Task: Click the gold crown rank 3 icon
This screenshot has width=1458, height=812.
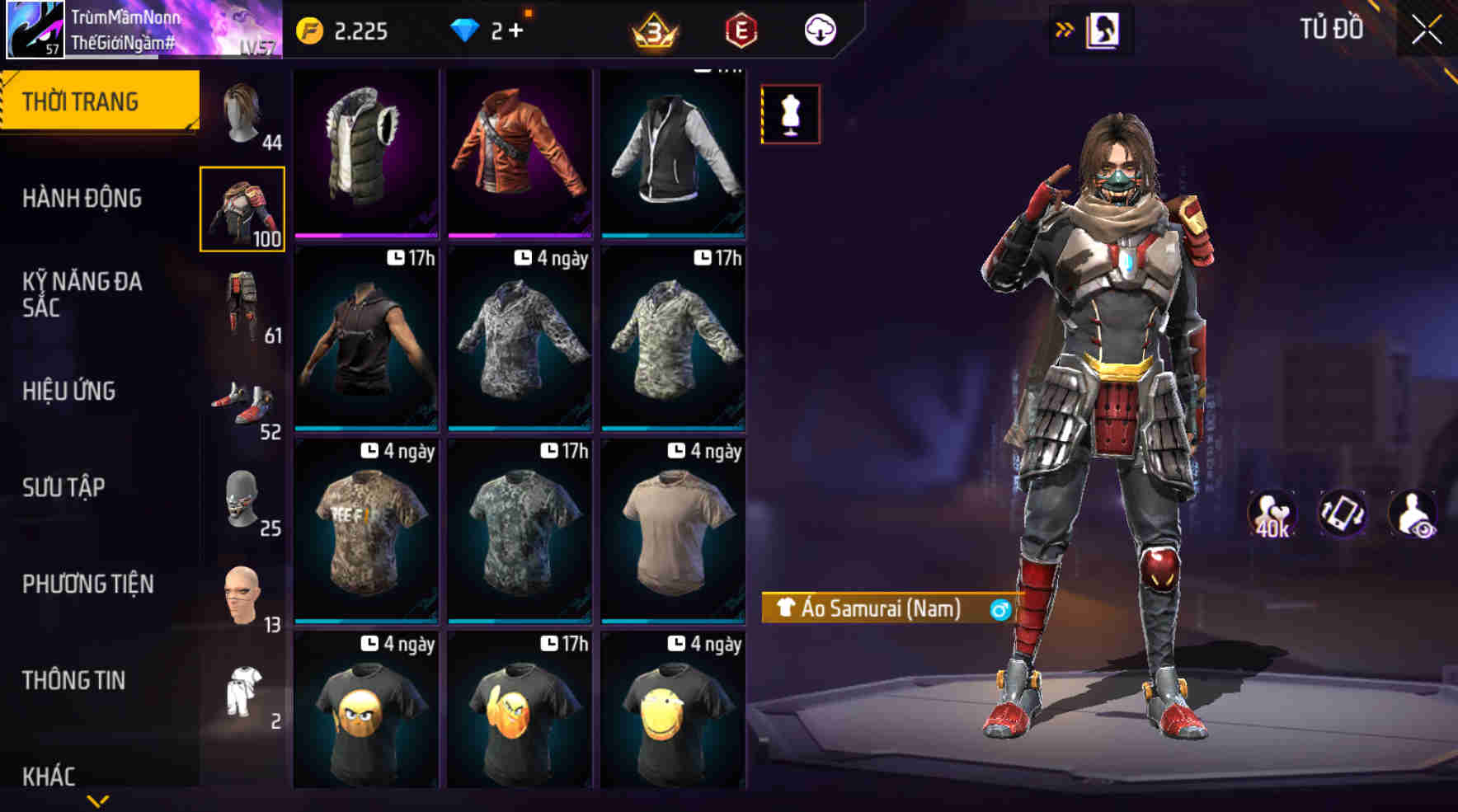Action: click(654, 30)
